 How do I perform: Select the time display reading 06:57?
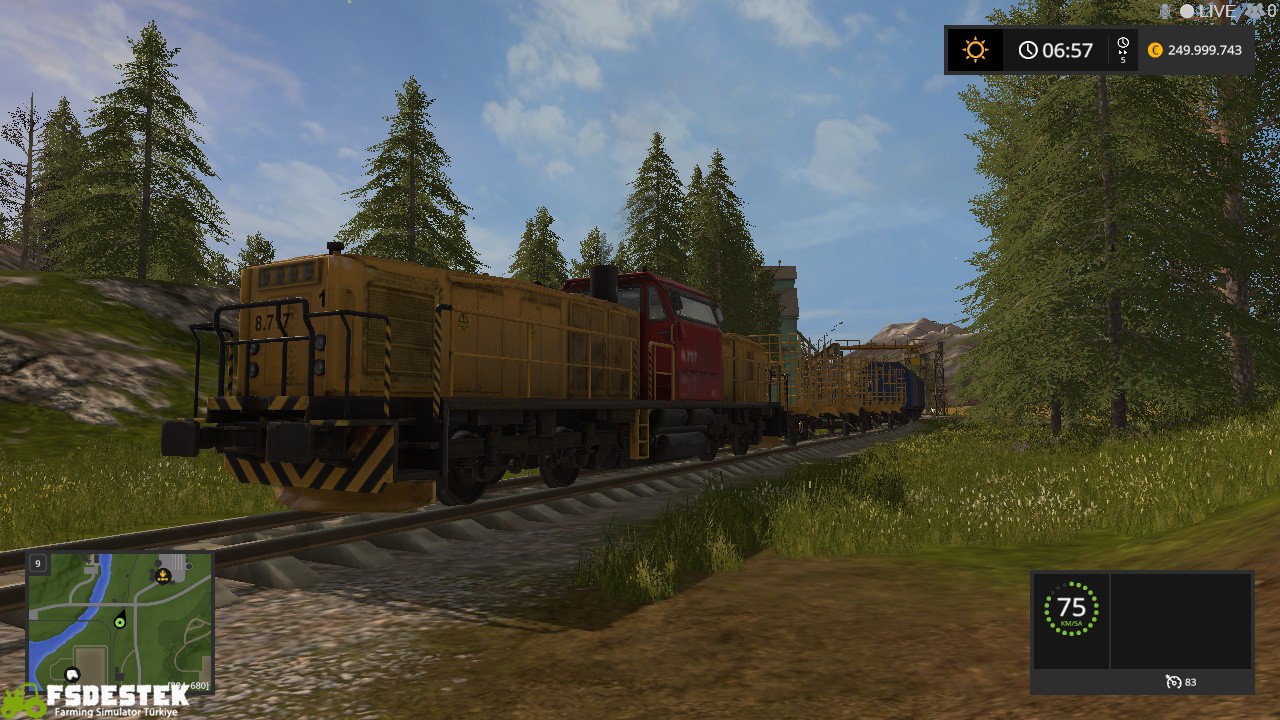click(1067, 49)
